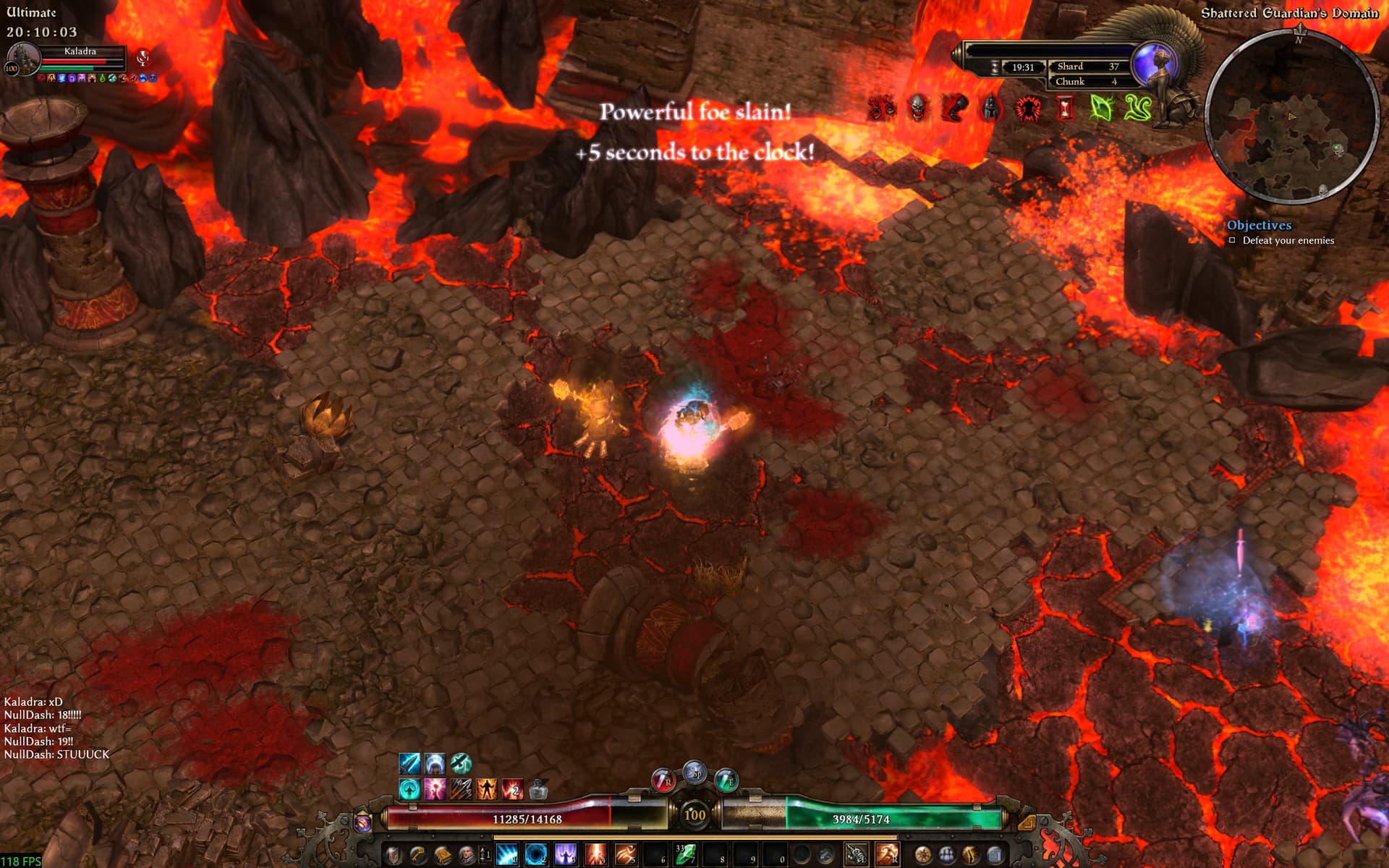The height and width of the screenshot is (868, 1389).
Task: Click the green crystal shard mutator icon
Action: pyautogui.click(x=1100, y=109)
